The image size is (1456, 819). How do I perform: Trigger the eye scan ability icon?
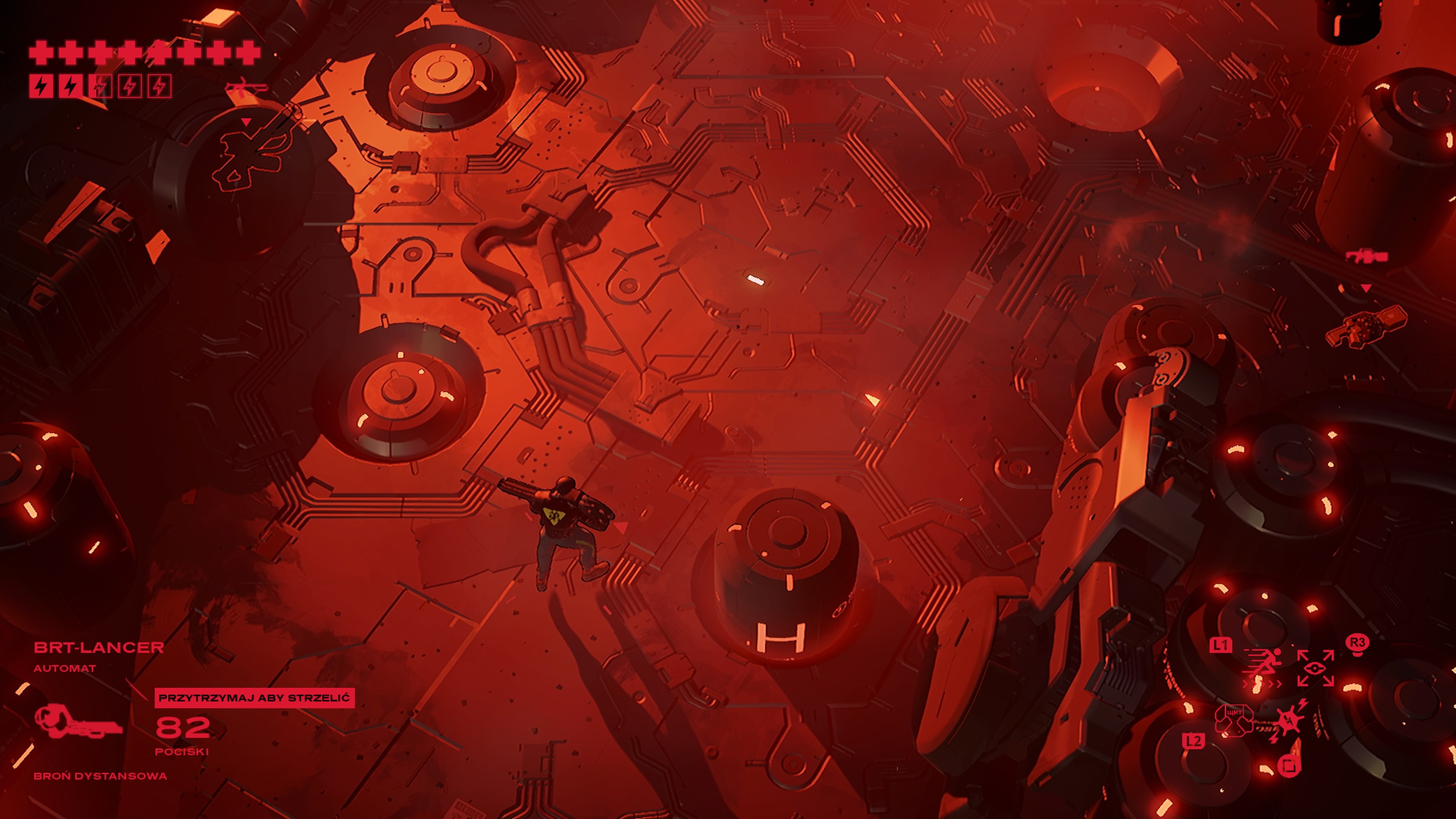(1315, 668)
